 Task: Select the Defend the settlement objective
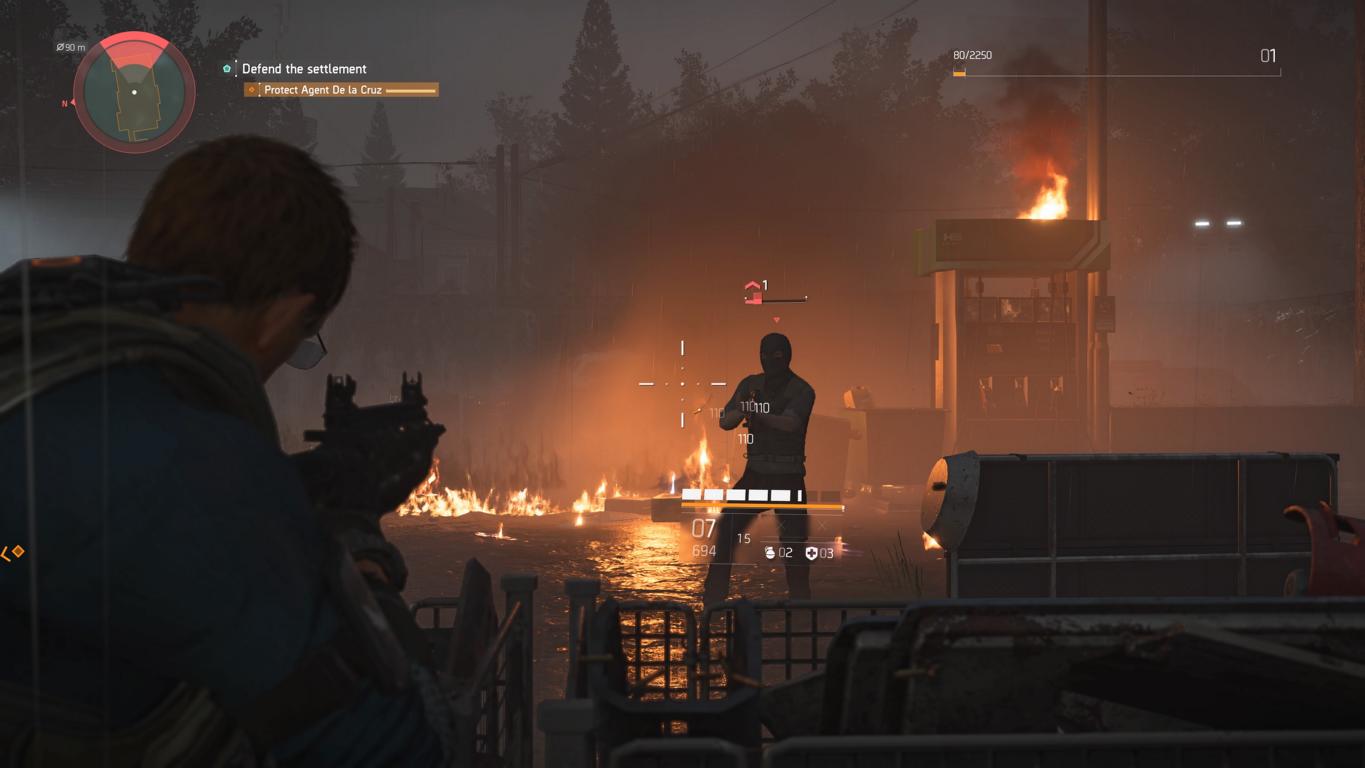click(x=304, y=69)
